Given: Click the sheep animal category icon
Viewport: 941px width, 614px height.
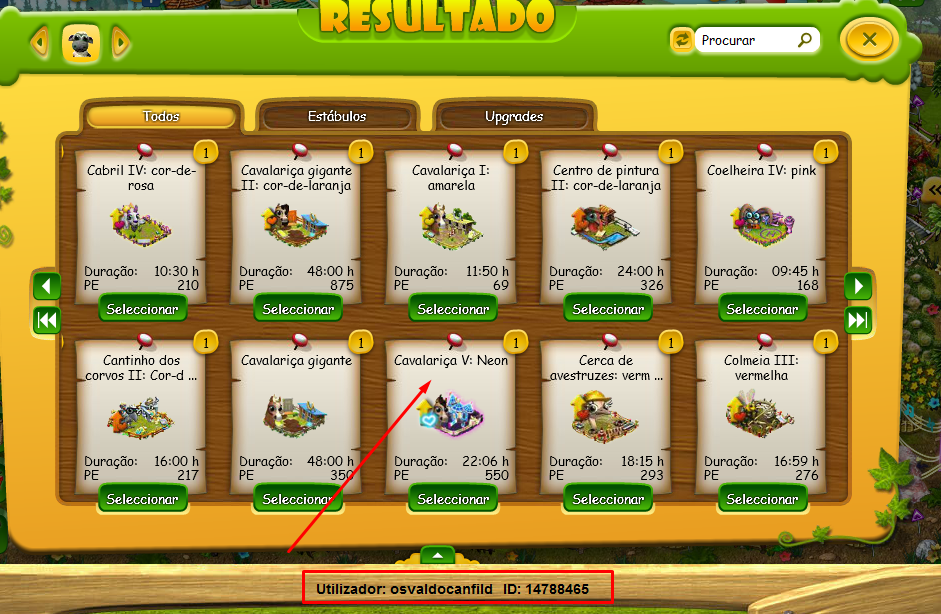Looking at the screenshot, I should pos(80,42).
